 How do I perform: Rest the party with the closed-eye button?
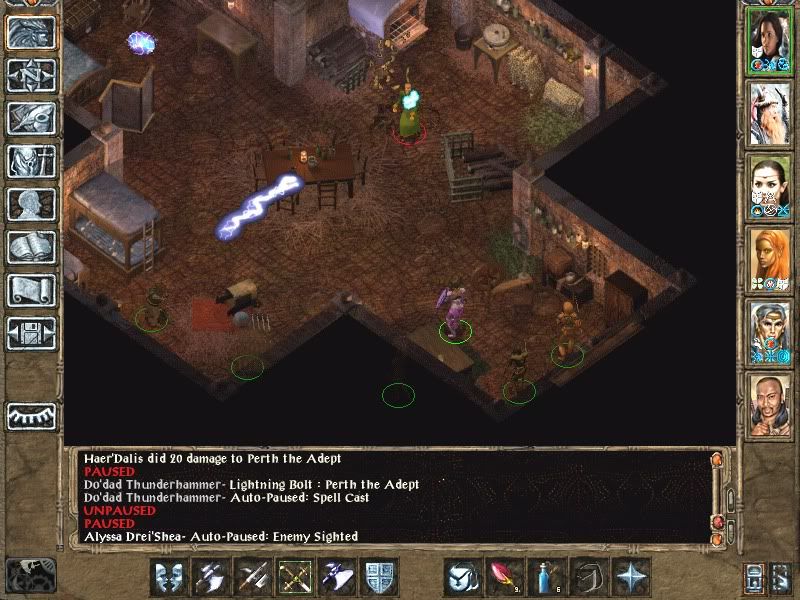(x=31, y=414)
